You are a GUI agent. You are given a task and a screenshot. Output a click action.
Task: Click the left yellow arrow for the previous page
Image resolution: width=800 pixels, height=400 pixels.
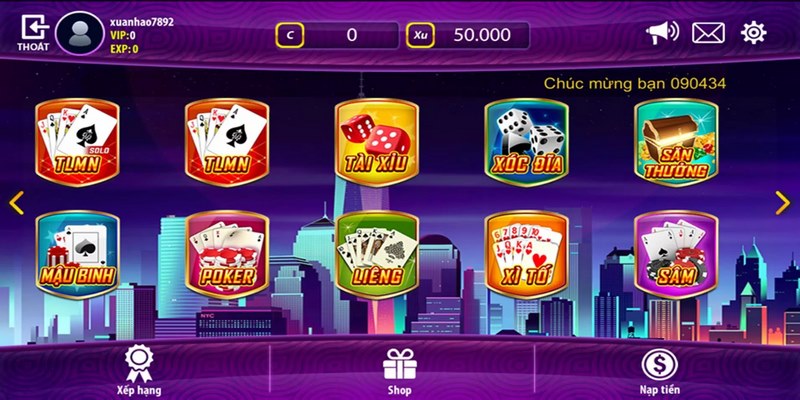coord(16,203)
